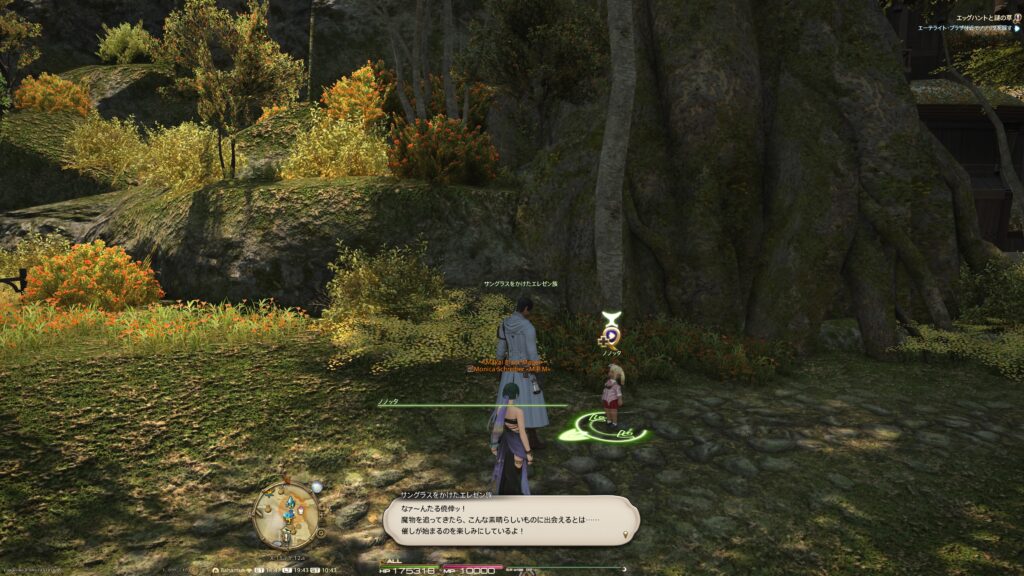The height and width of the screenshot is (576, 1024).
Task: Click the circular minimap
Action: (287, 514)
